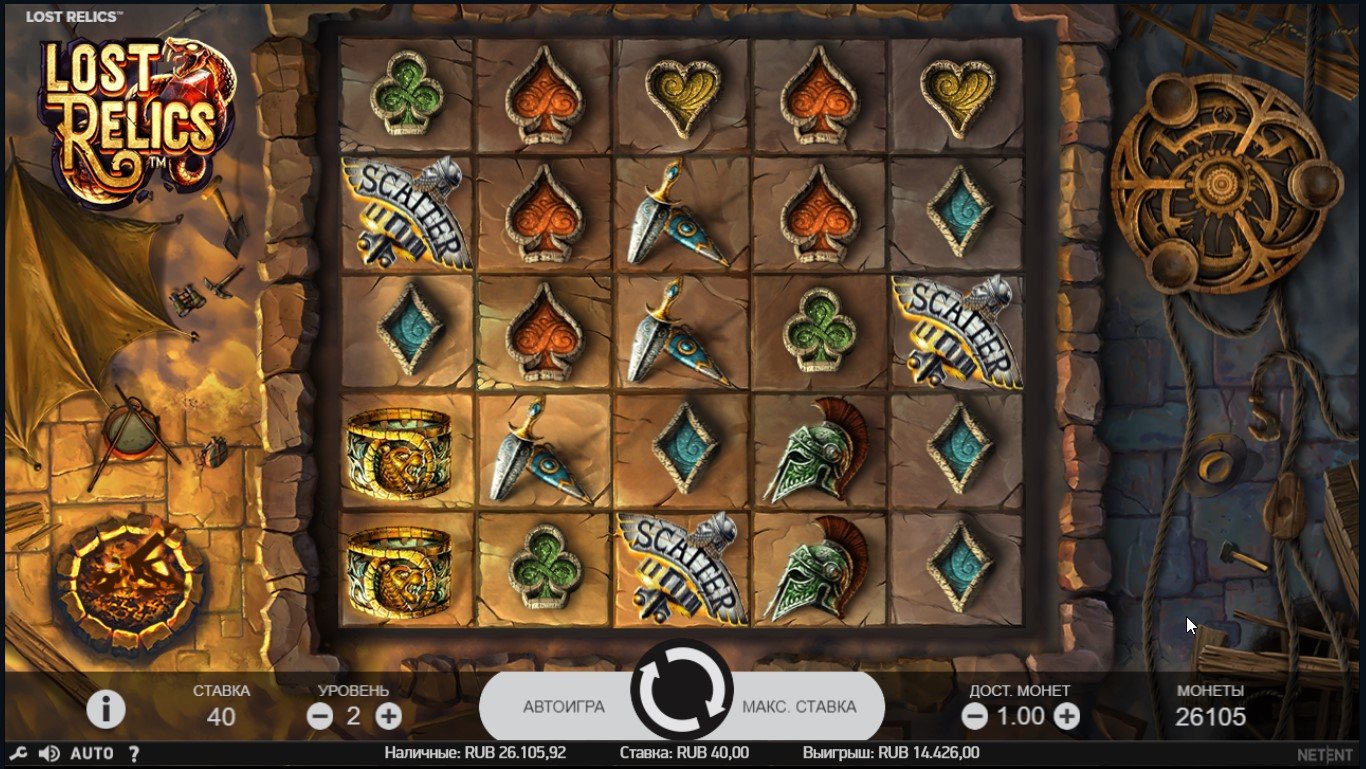Increase the bet level (УРОВЕНЬ)
The height and width of the screenshot is (769, 1366).
tap(388, 716)
